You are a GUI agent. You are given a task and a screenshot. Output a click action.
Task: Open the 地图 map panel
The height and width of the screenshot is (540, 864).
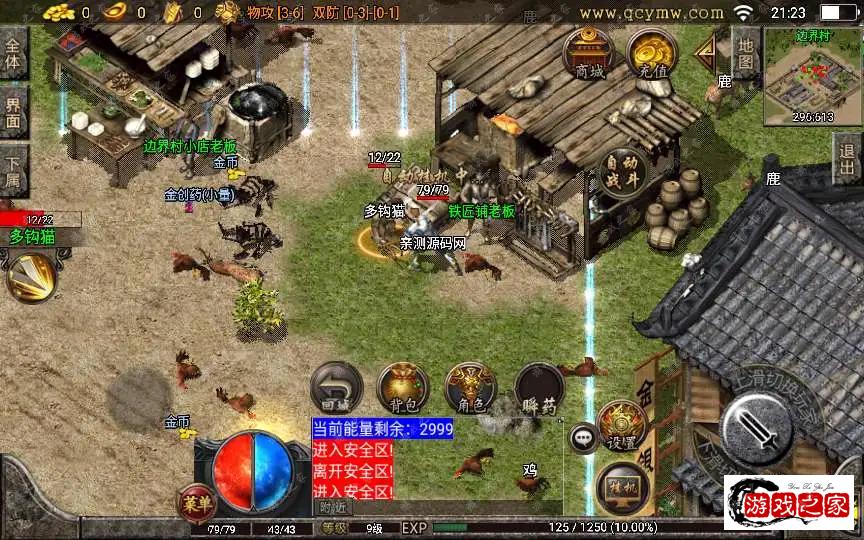pyautogui.click(x=746, y=54)
